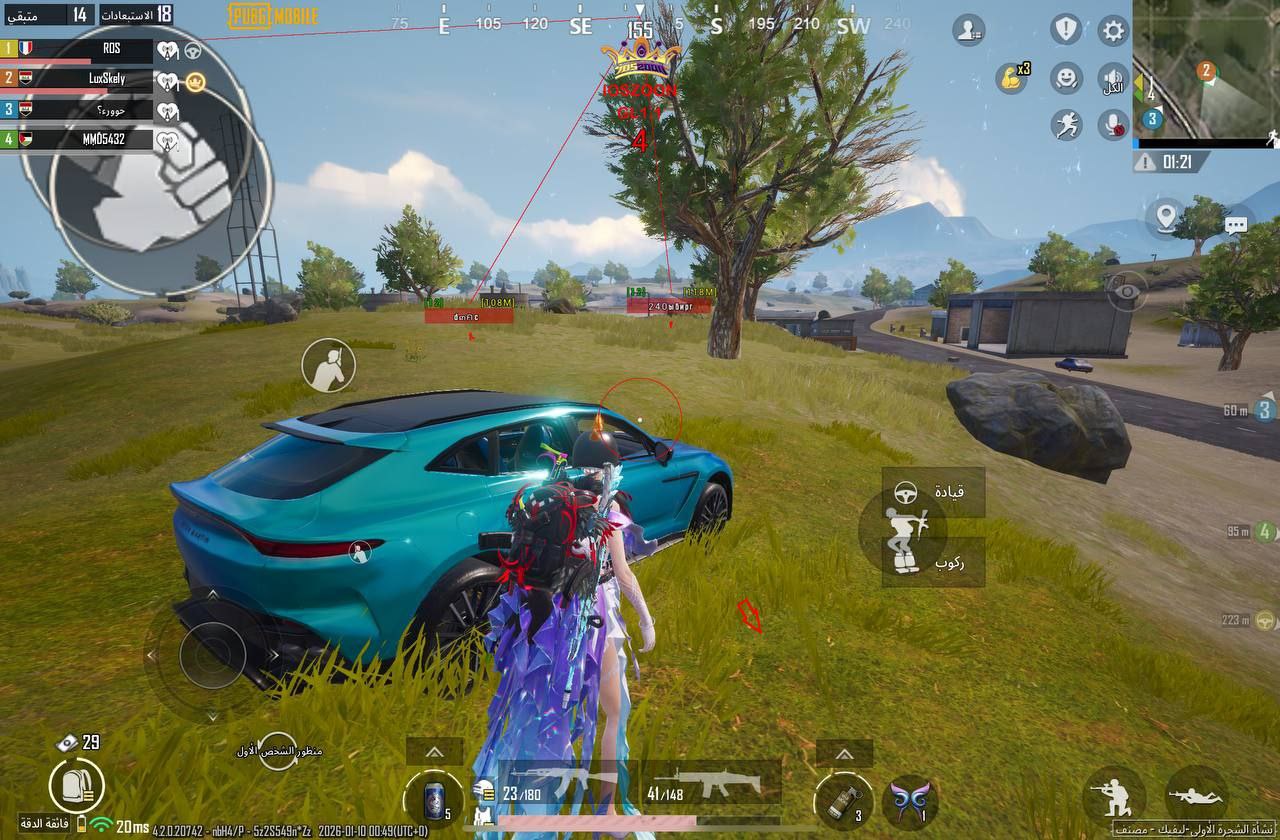Open the emote smiley wheel

click(x=1067, y=79)
